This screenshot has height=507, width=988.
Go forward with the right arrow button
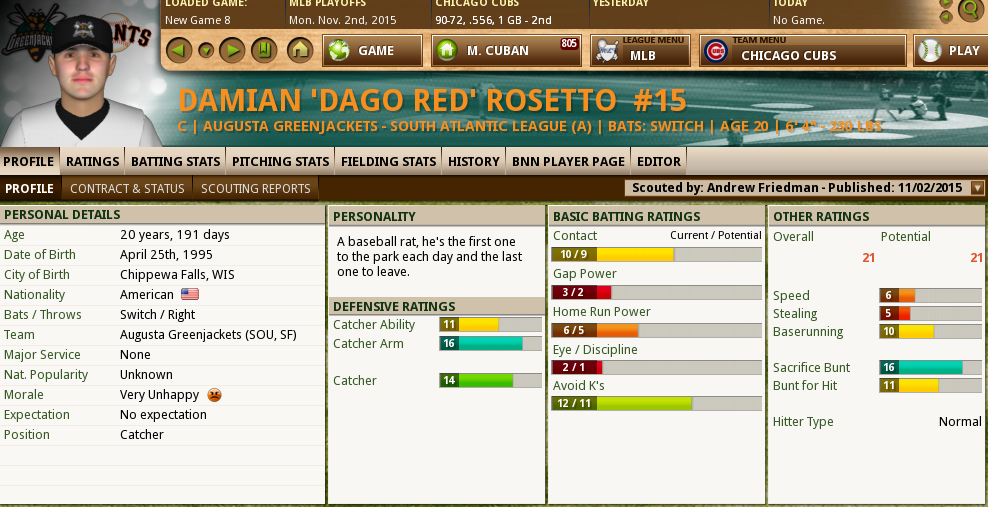(232, 50)
